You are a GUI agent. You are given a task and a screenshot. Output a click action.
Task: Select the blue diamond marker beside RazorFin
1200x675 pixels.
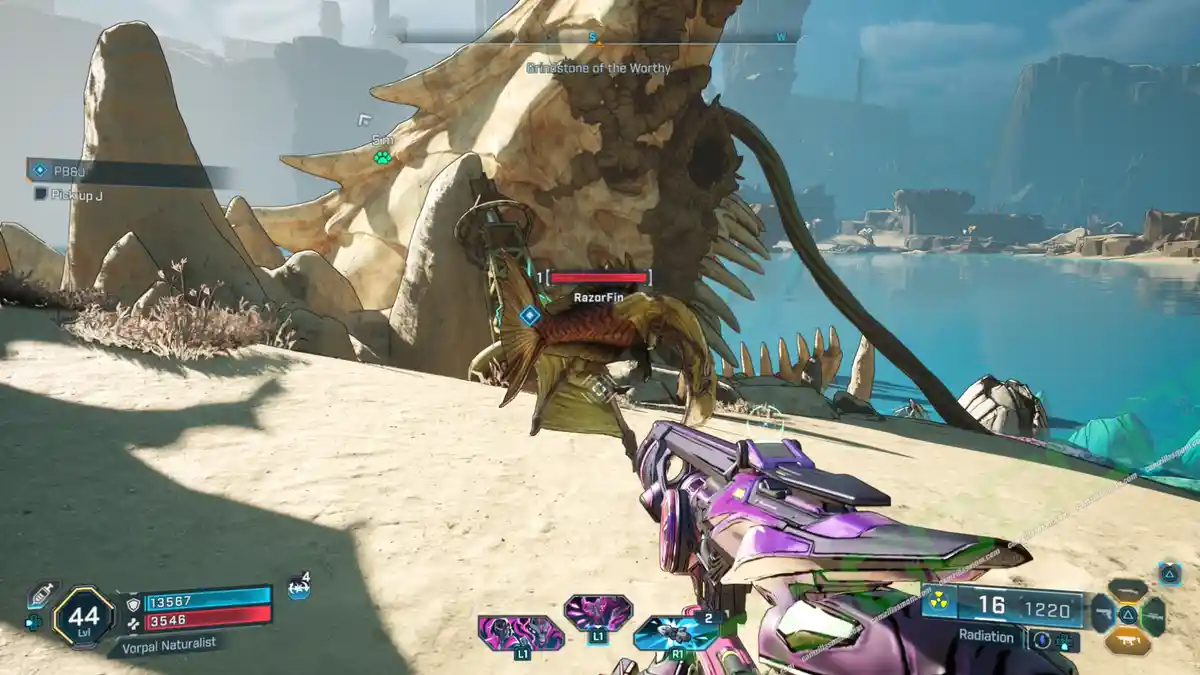coord(529,316)
